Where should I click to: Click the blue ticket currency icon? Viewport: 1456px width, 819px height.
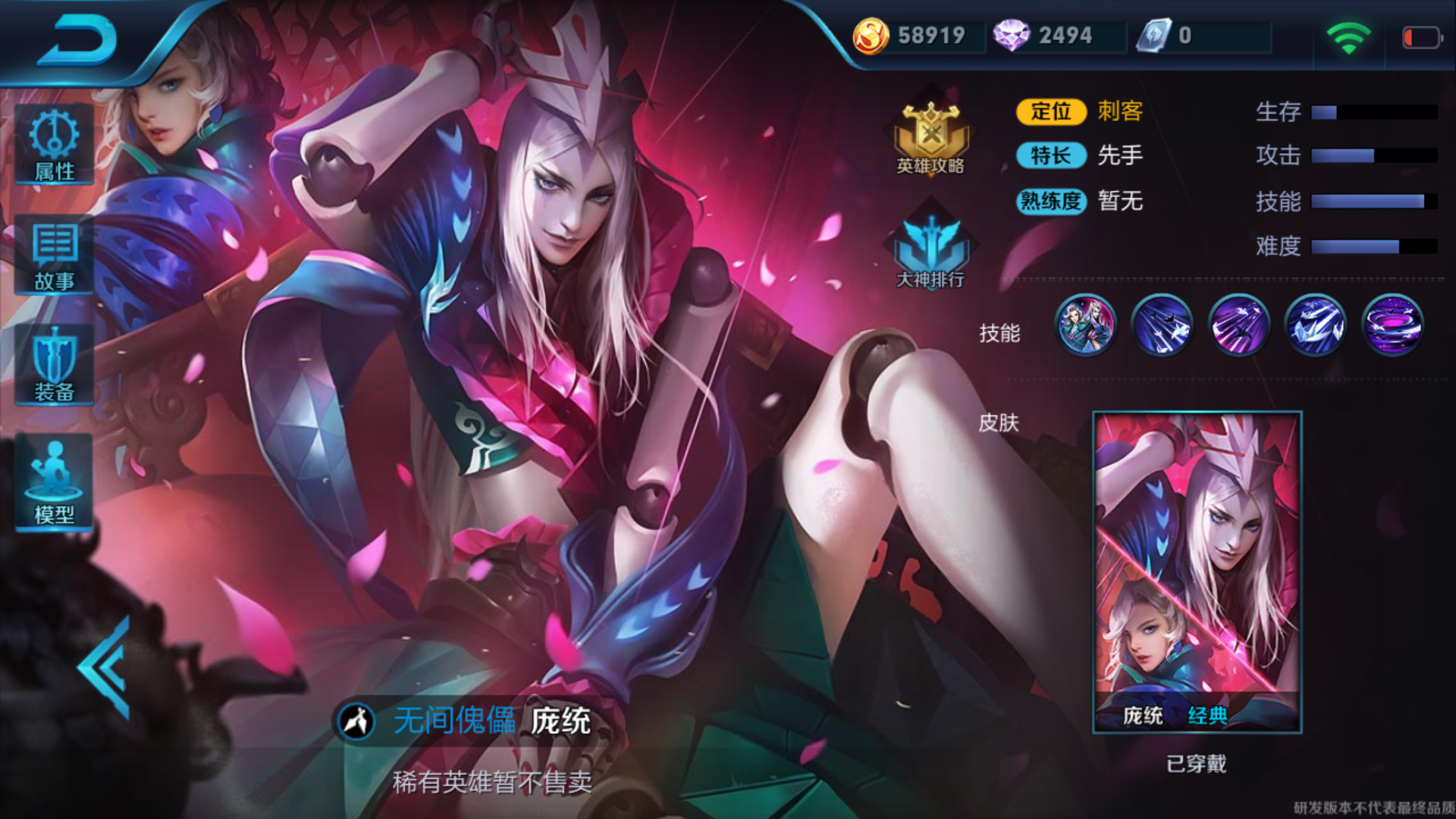1153,36
